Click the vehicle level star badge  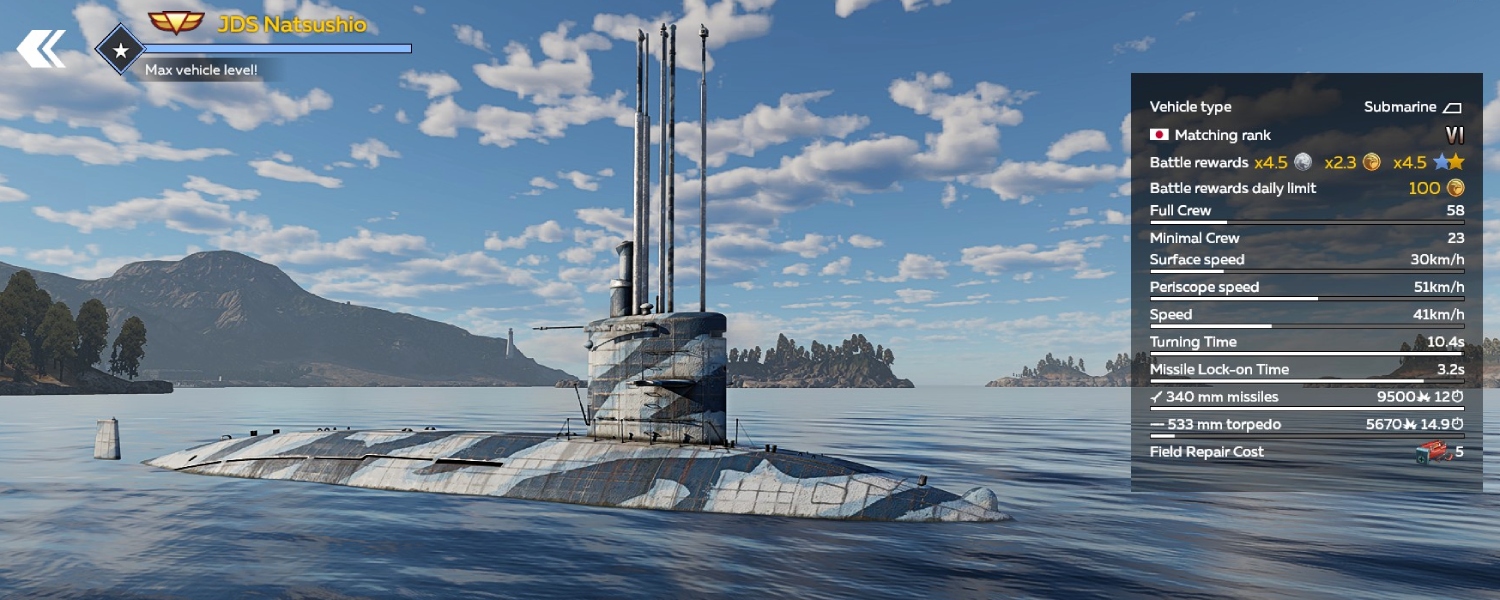[x=120, y=49]
